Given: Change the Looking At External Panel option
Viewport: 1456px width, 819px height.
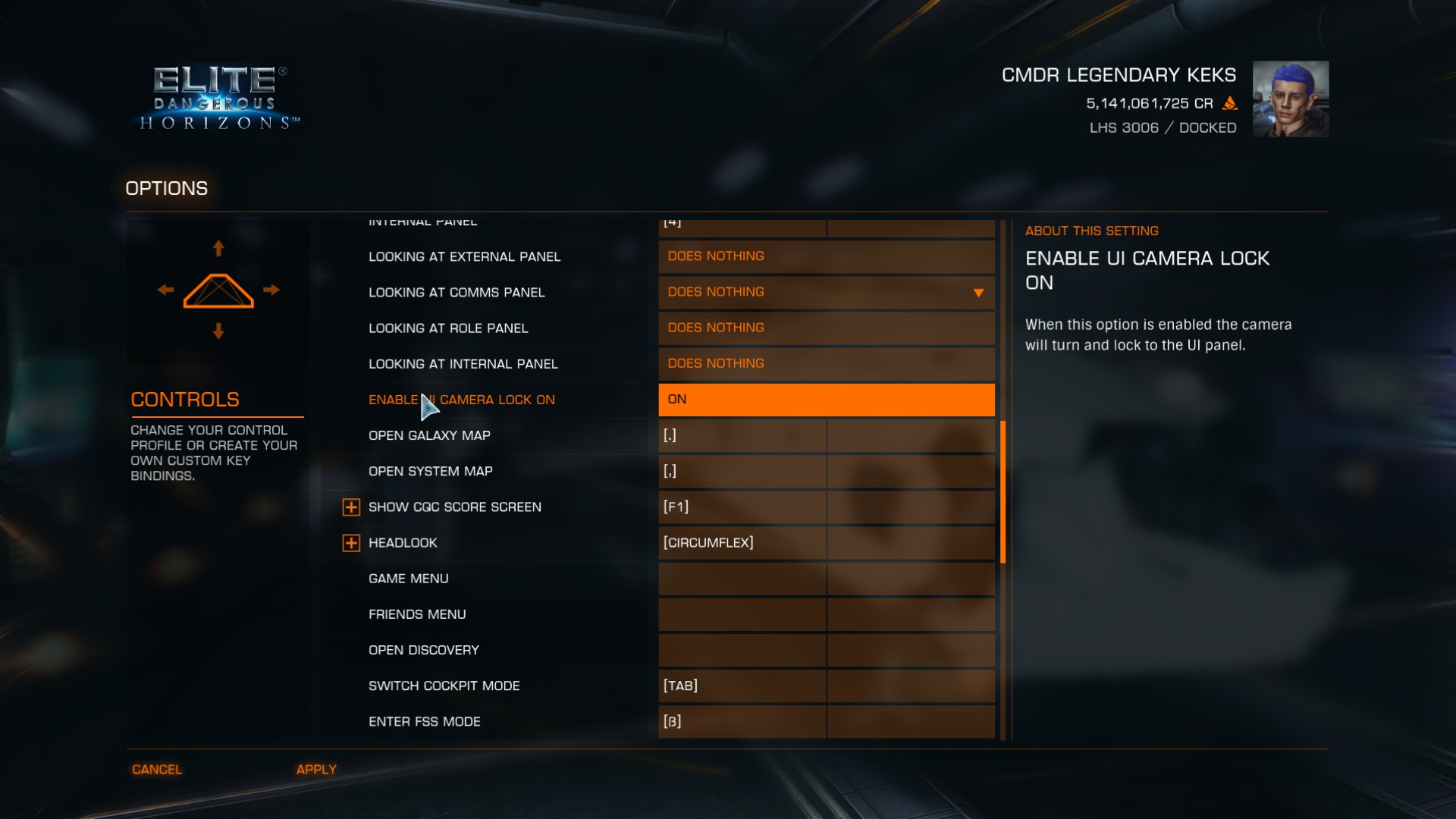Looking at the screenshot, I should [x=826, y=256].
